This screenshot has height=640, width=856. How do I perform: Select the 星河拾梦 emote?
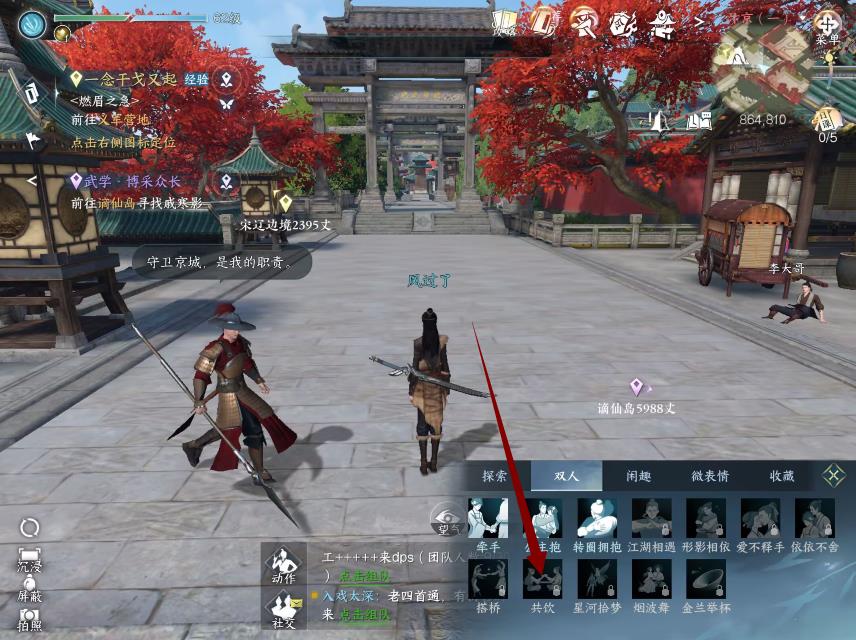point(597,580)
